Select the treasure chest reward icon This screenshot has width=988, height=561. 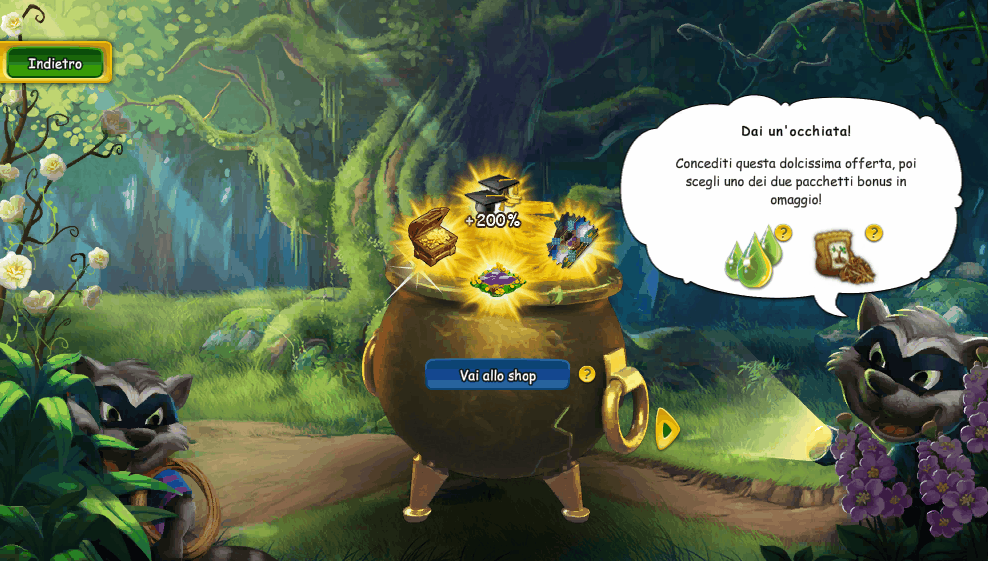click(434, 236)
